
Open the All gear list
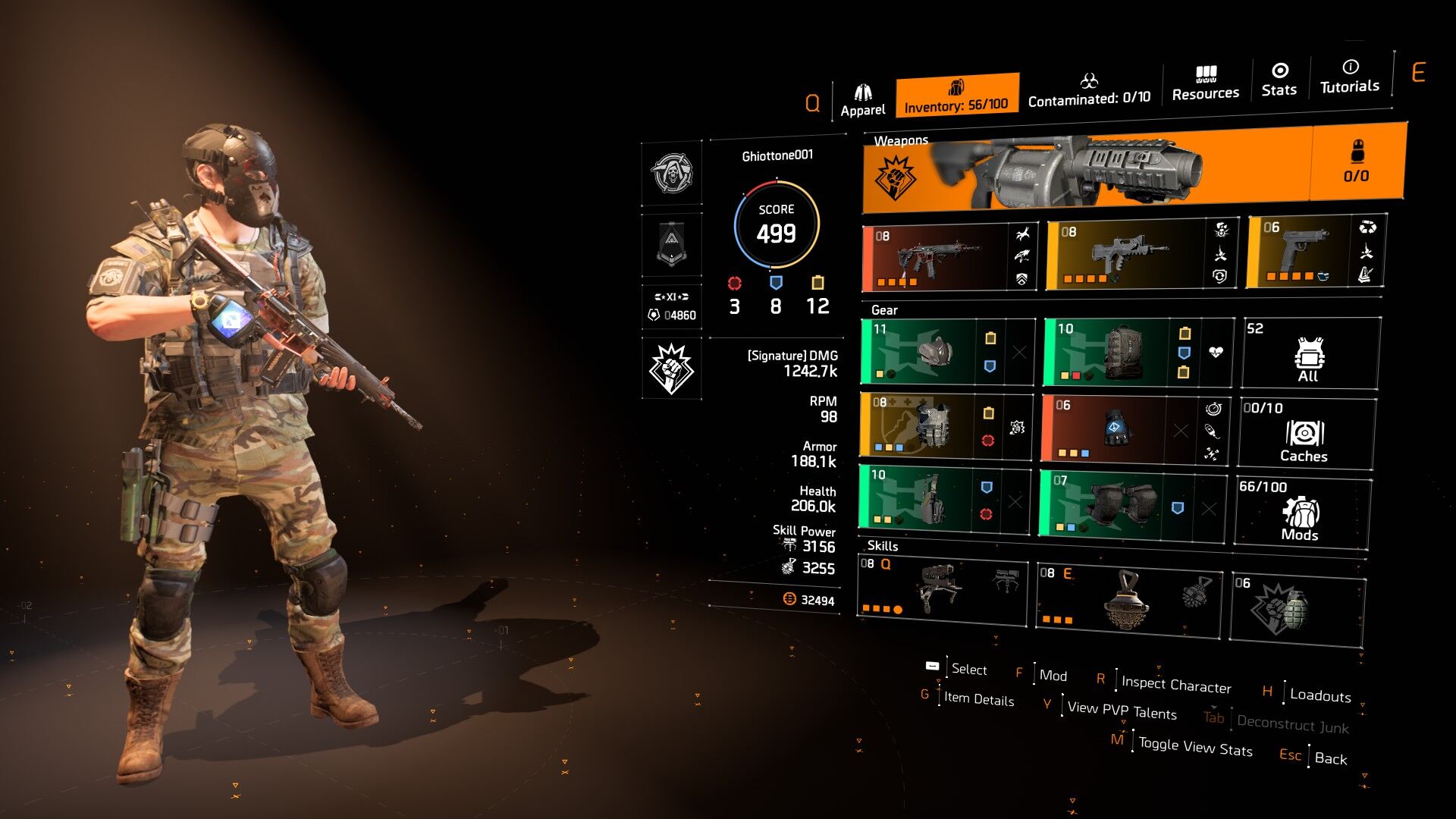1310,354
